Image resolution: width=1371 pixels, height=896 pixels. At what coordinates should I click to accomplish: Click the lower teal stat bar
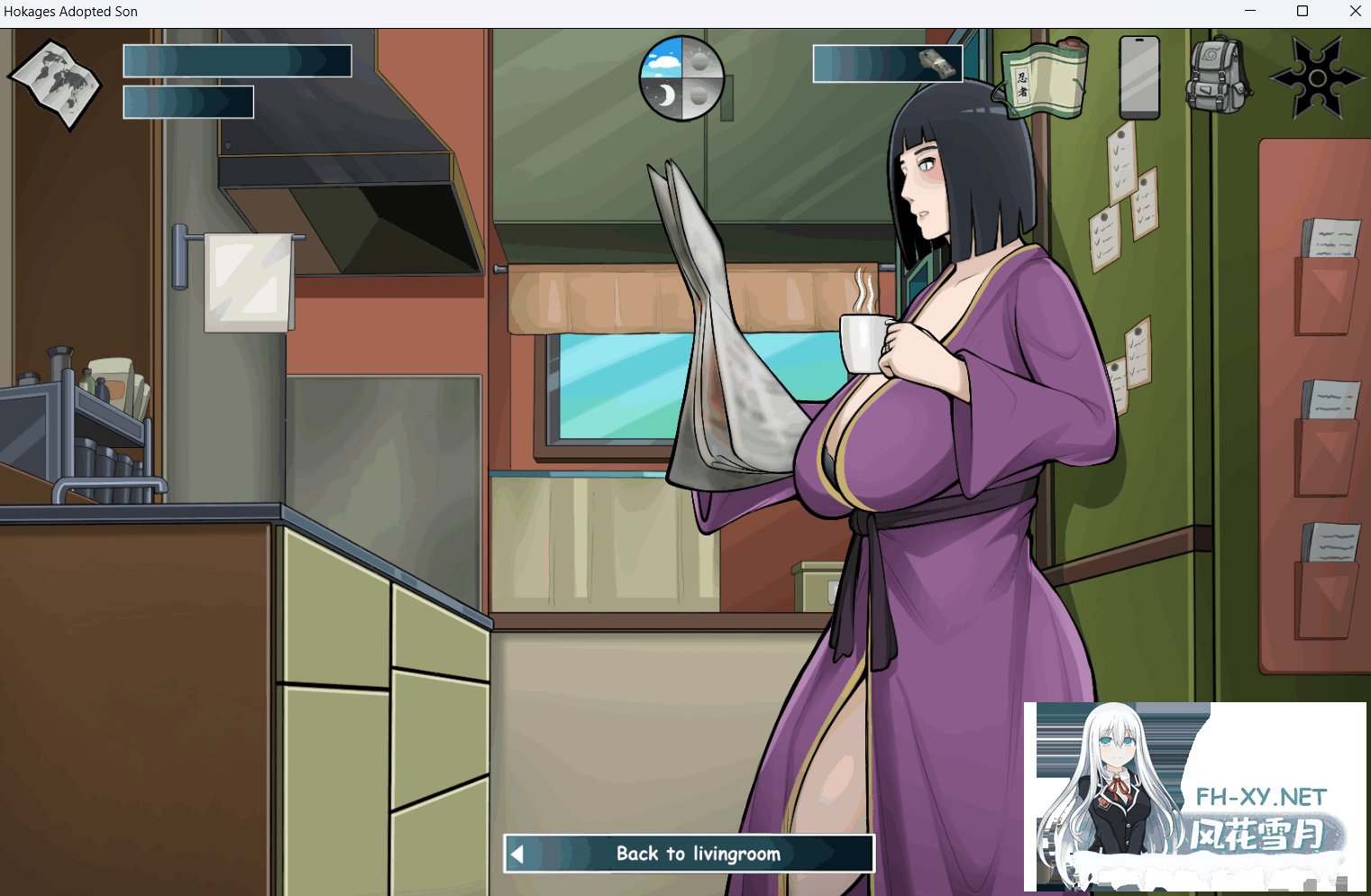[x=187, y=101]
